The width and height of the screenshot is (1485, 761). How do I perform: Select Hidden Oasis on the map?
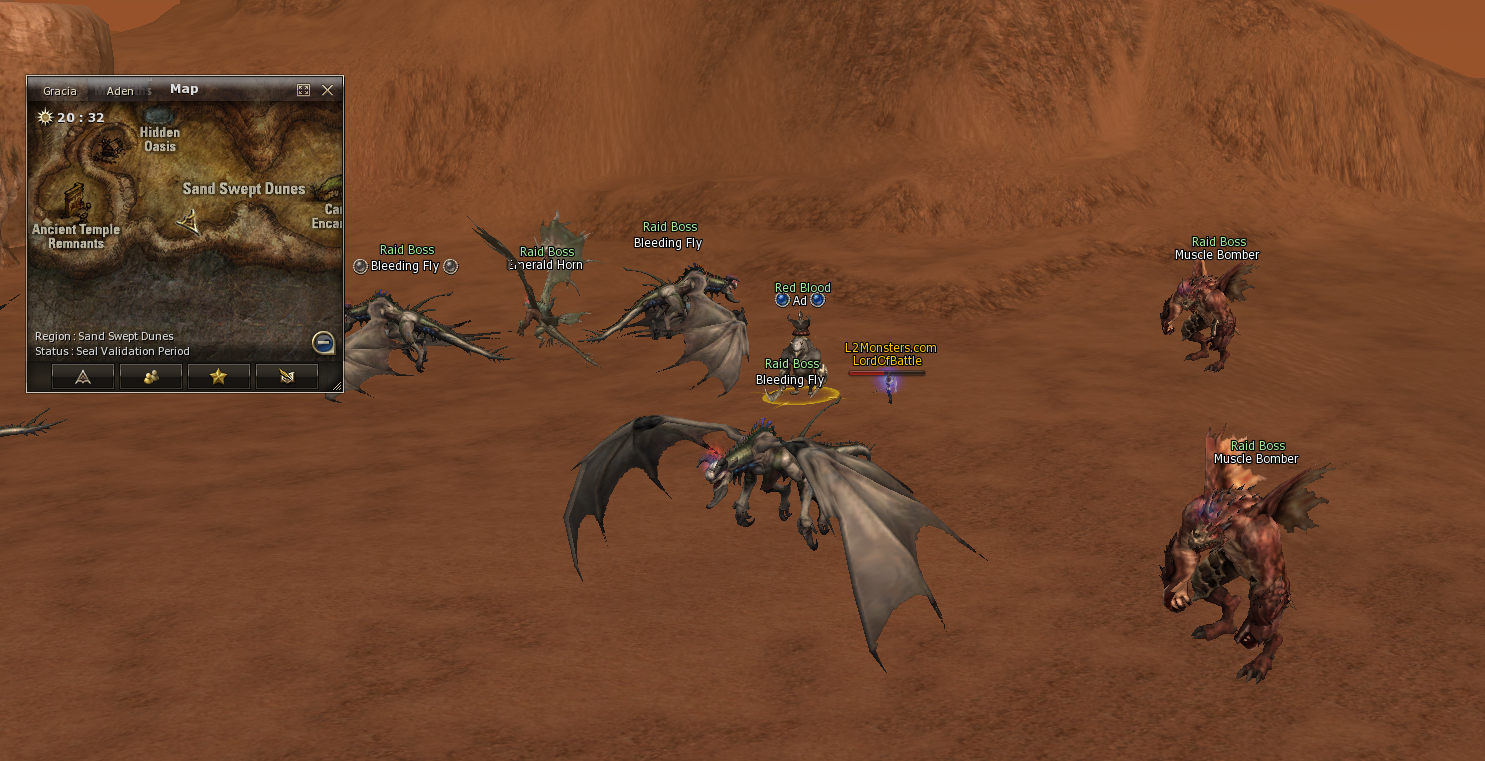[159, 139]
